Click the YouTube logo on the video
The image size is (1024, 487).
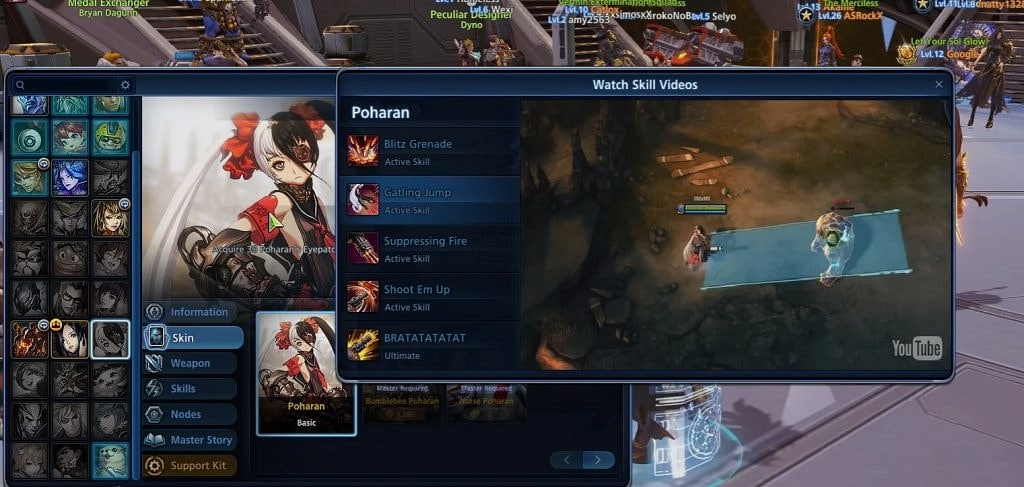917,348
